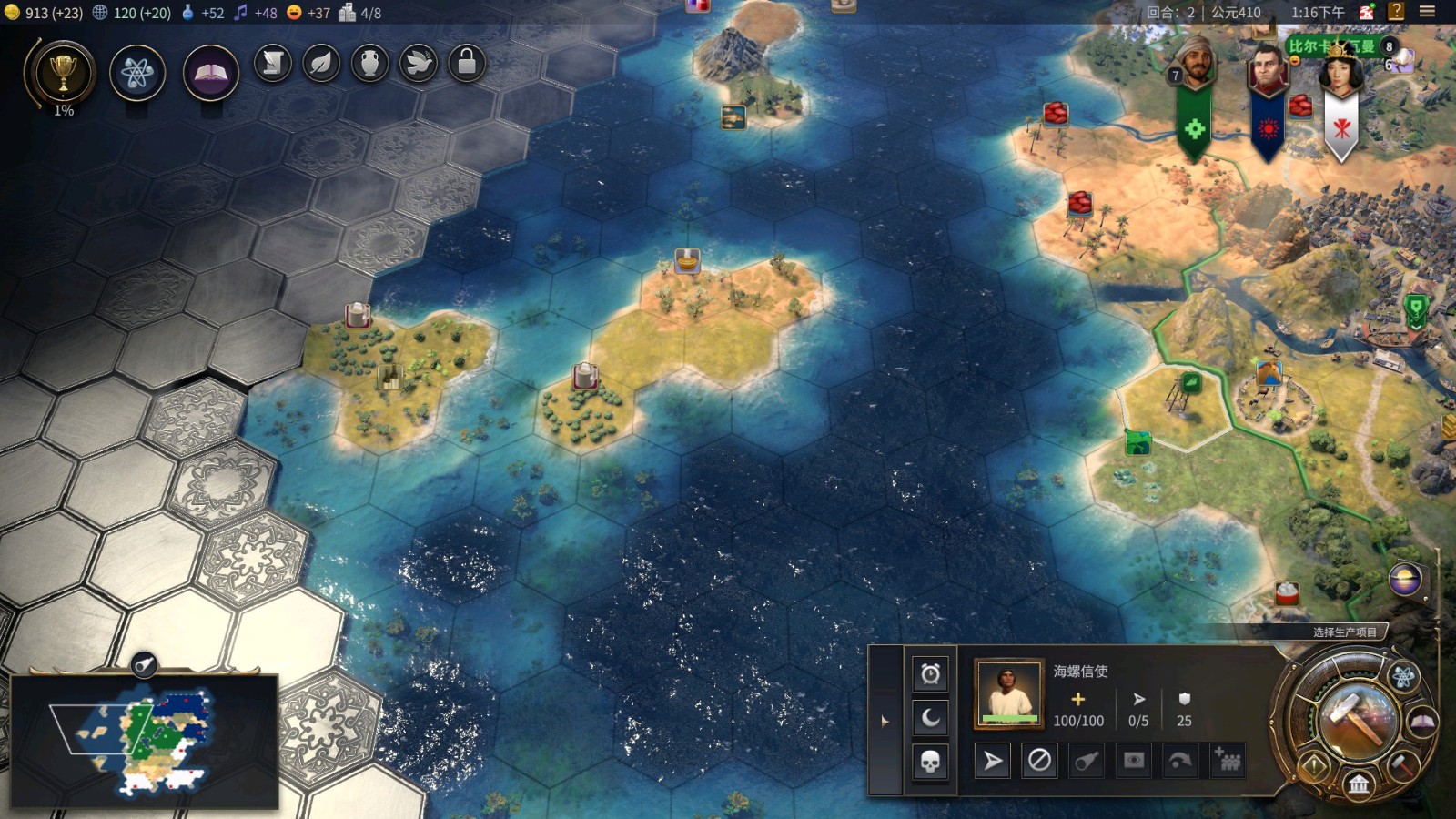The image size is (1456, 819).
Task: Open the civics tree book button
Action: click(210, 73)
